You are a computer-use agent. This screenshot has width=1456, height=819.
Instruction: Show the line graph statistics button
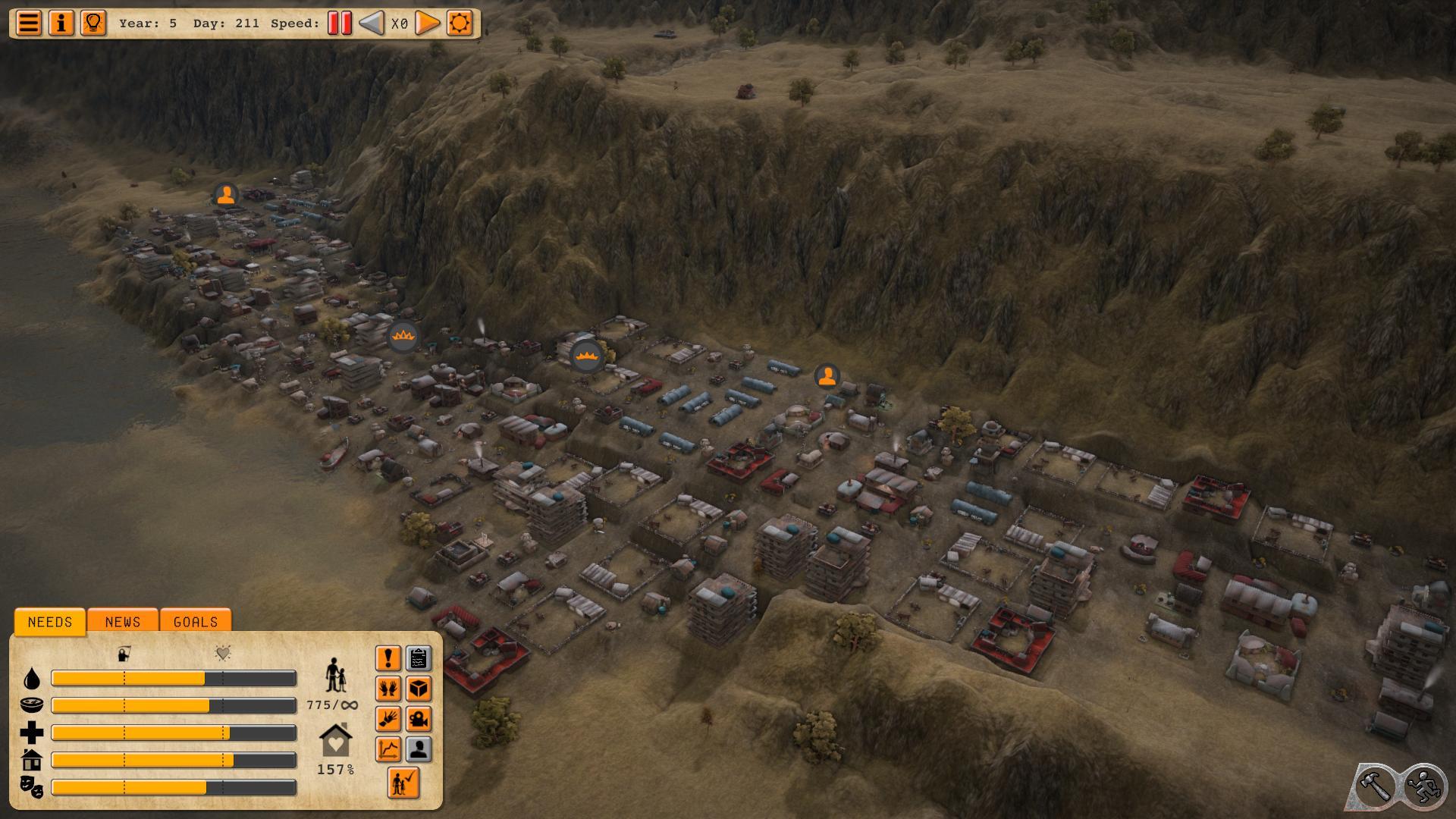pos(388,749)
